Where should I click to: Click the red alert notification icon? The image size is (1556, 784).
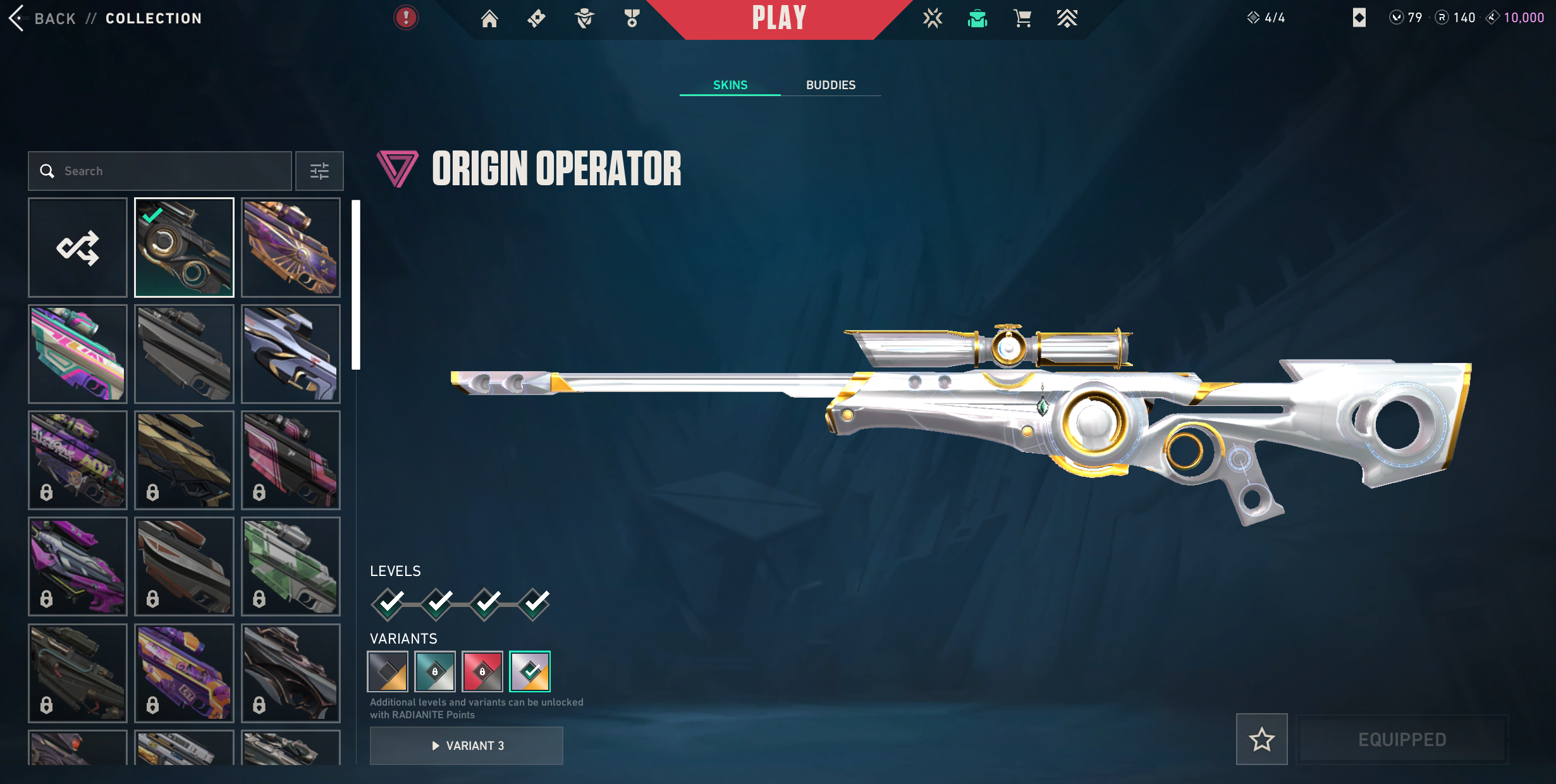pyautogui.click(x=406, y=18)
